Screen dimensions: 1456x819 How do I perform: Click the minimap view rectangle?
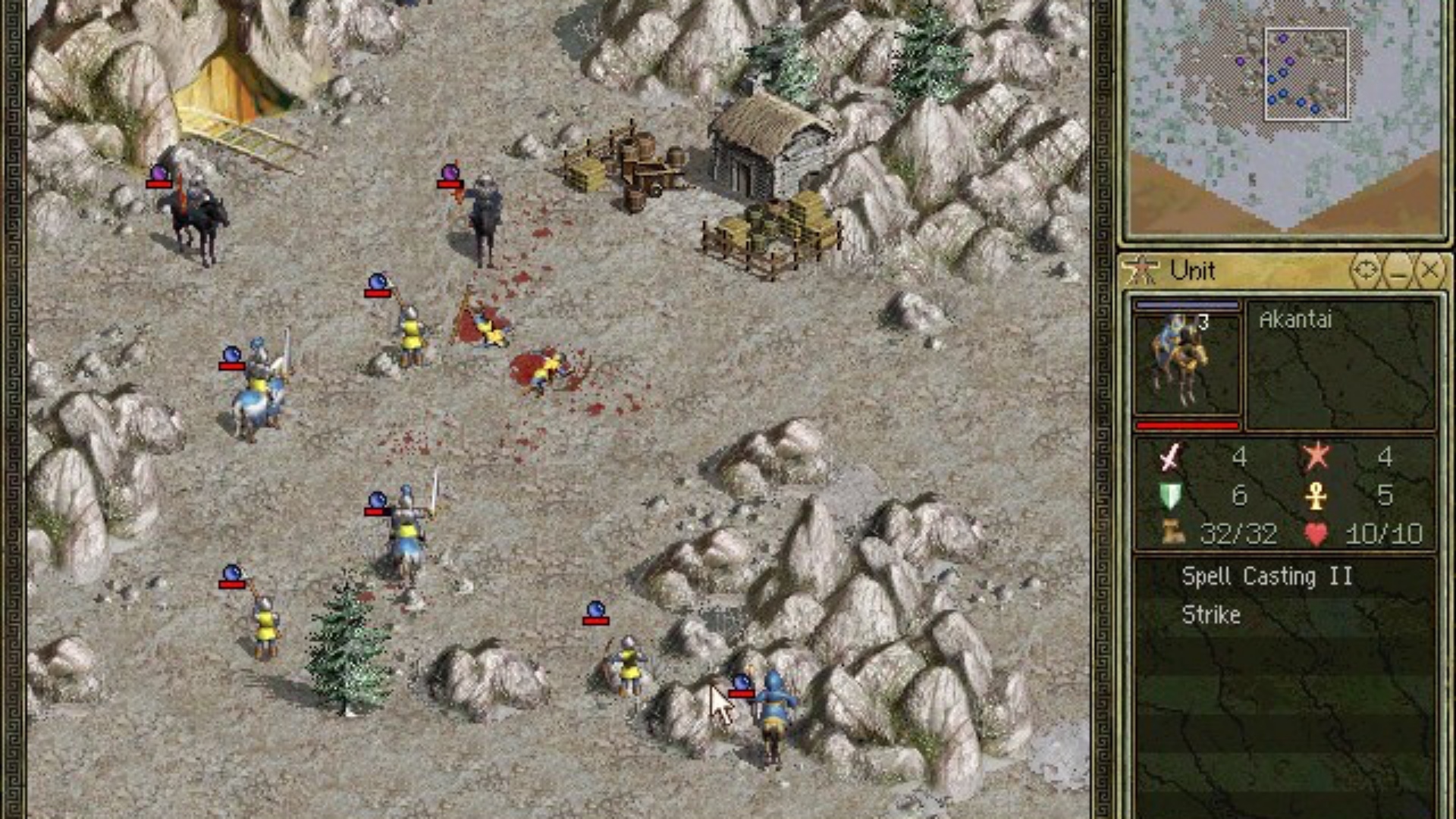(1306, 74)
